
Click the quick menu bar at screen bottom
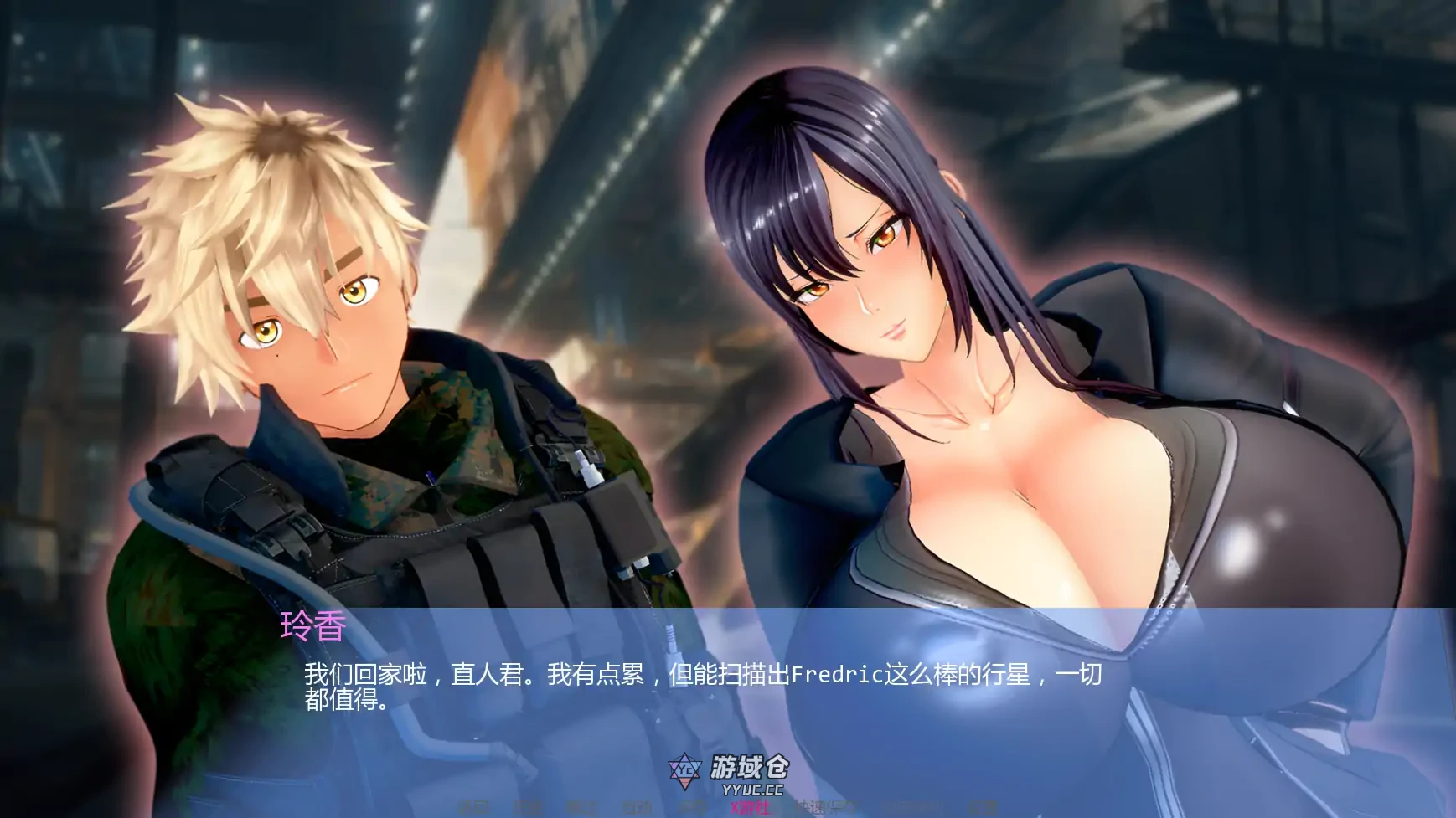tap(729, 808)
